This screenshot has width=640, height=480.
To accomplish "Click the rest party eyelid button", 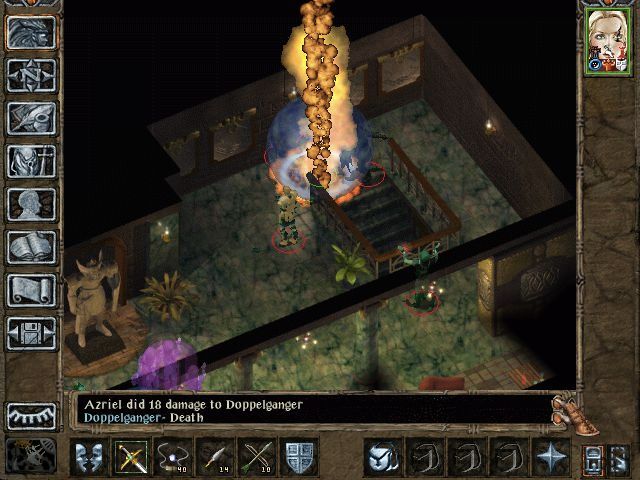I will point(31,416).
